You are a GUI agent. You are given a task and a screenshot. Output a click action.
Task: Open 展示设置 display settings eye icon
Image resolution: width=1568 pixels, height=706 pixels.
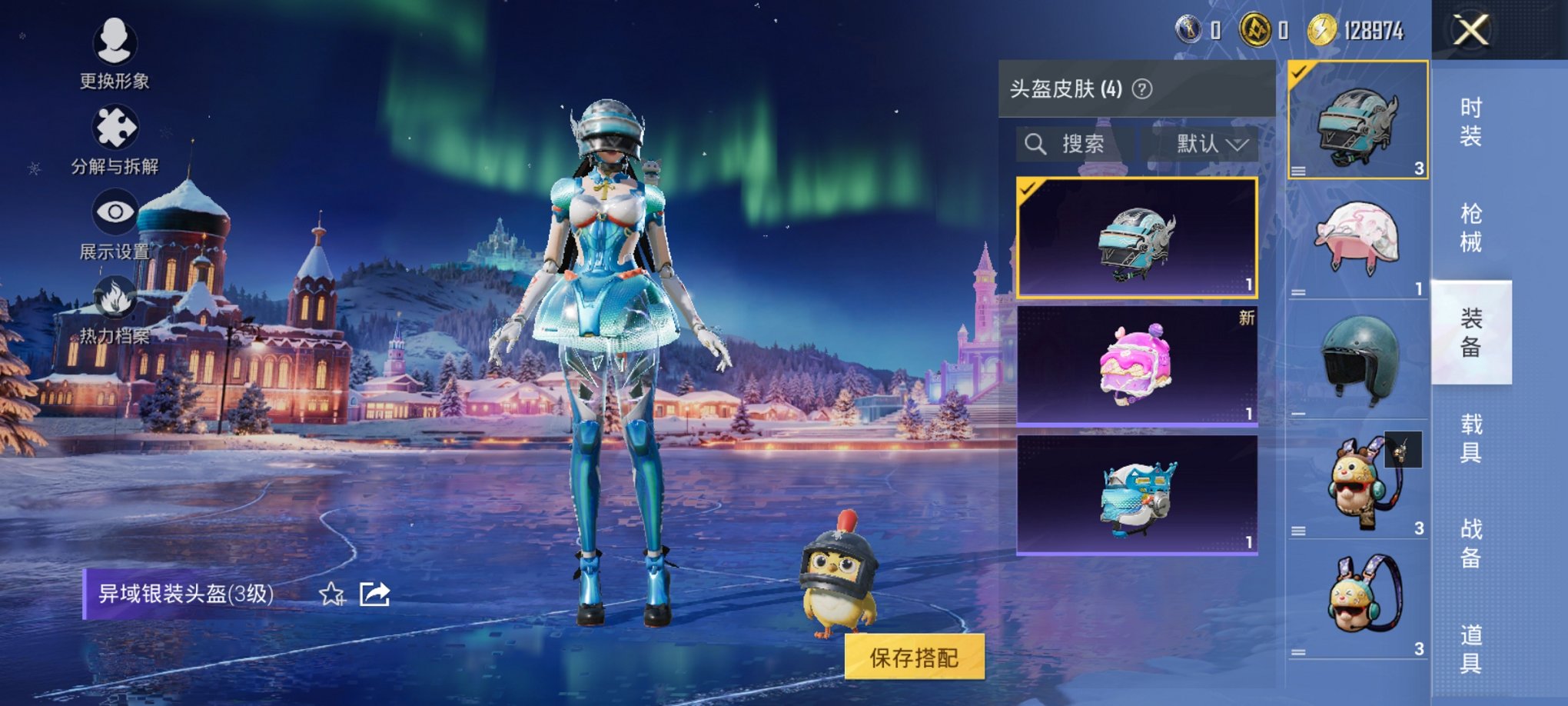point(115,209)
